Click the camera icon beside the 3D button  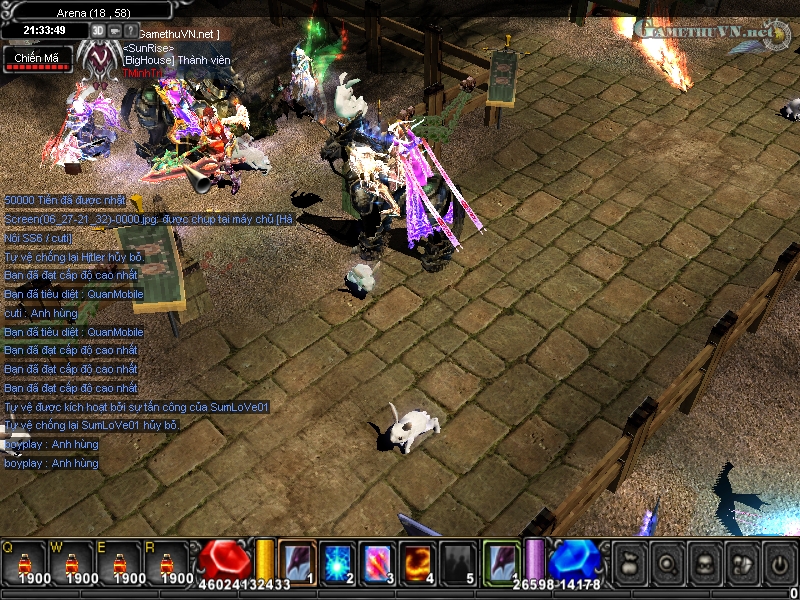click(114, 30)
